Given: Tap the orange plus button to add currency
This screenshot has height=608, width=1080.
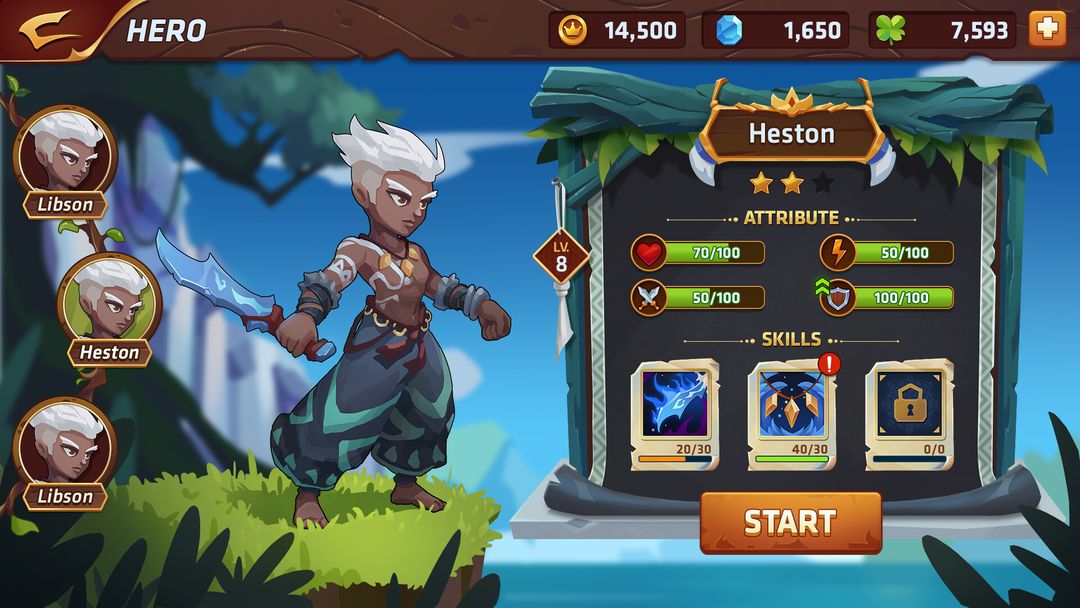Looking at the screenshot, I should pyautogui.click(x=1047, y=29).
